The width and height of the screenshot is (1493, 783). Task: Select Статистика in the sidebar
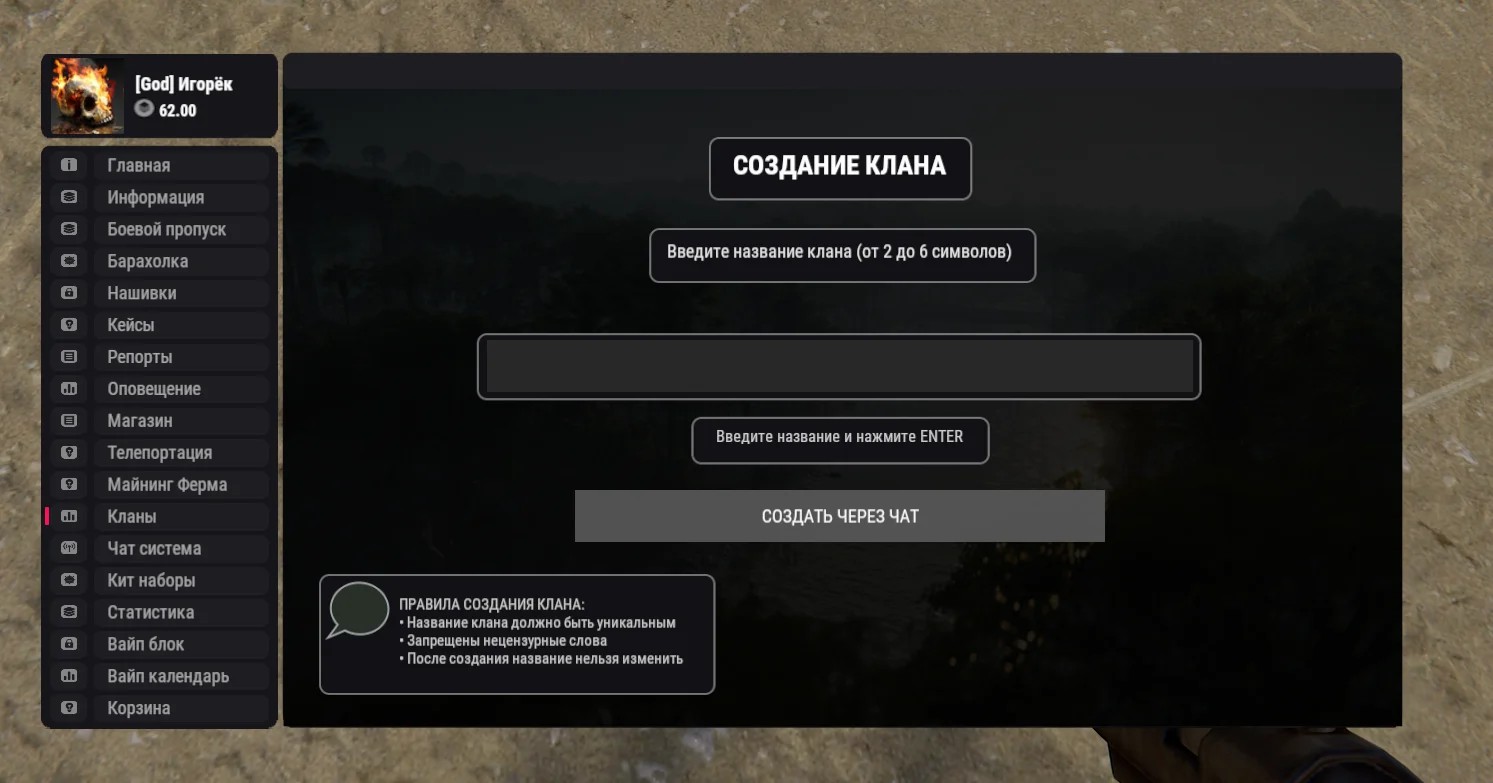[x=149, y=612]
